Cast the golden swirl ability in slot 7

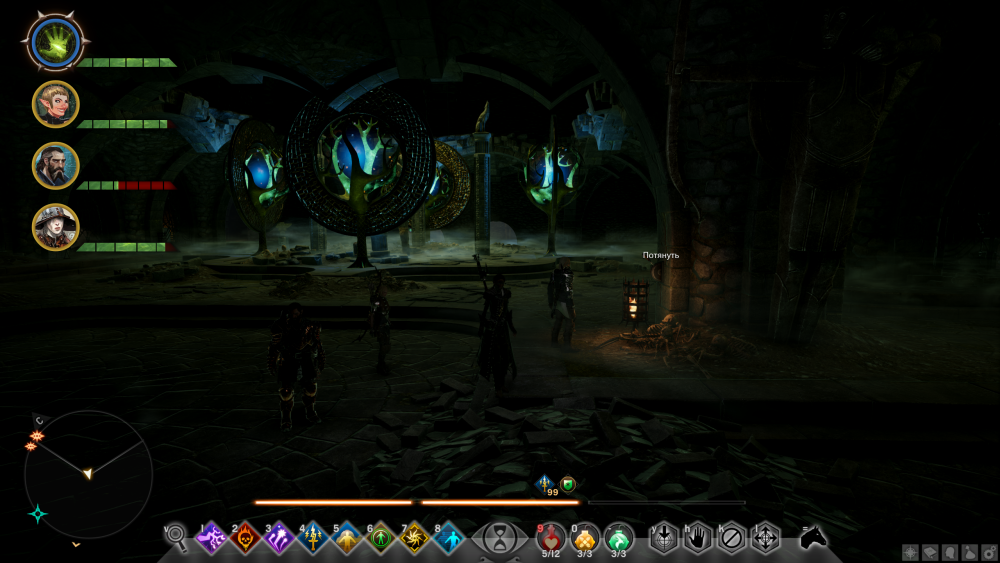click(x=415, y=539)
